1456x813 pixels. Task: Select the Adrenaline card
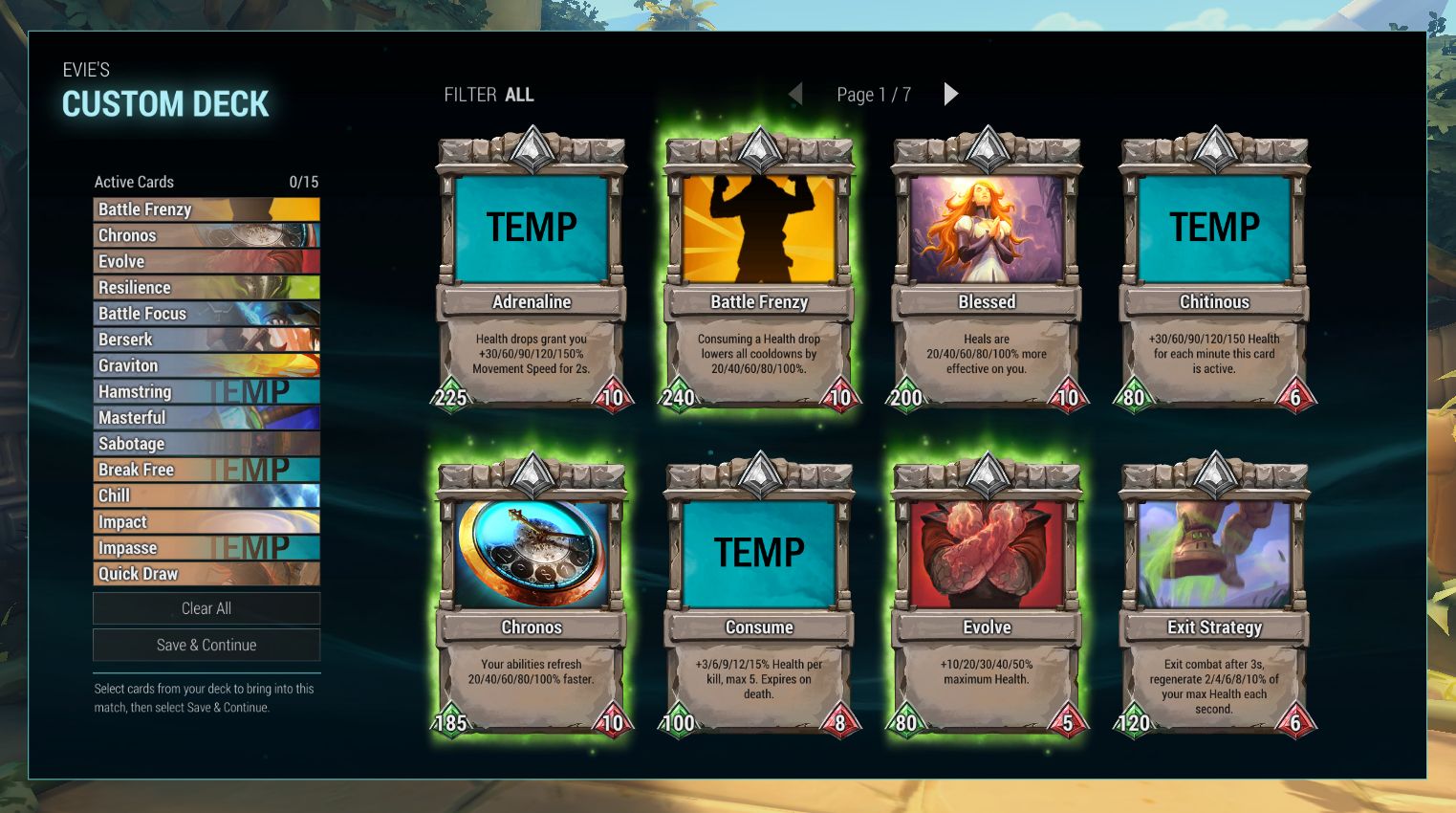point(532,273)
